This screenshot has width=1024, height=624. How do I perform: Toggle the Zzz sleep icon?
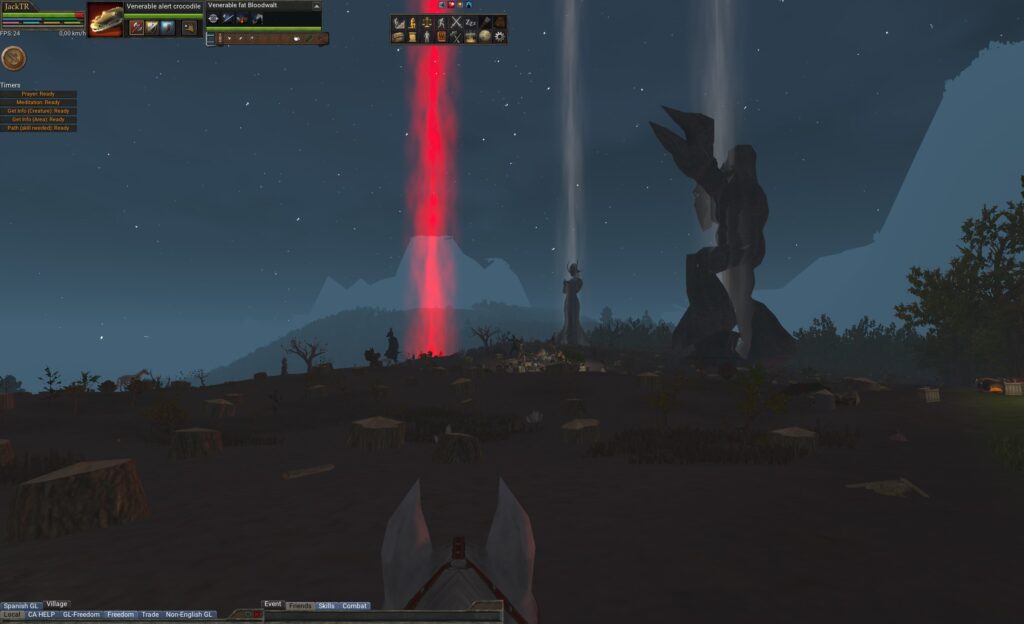[470, 22]
